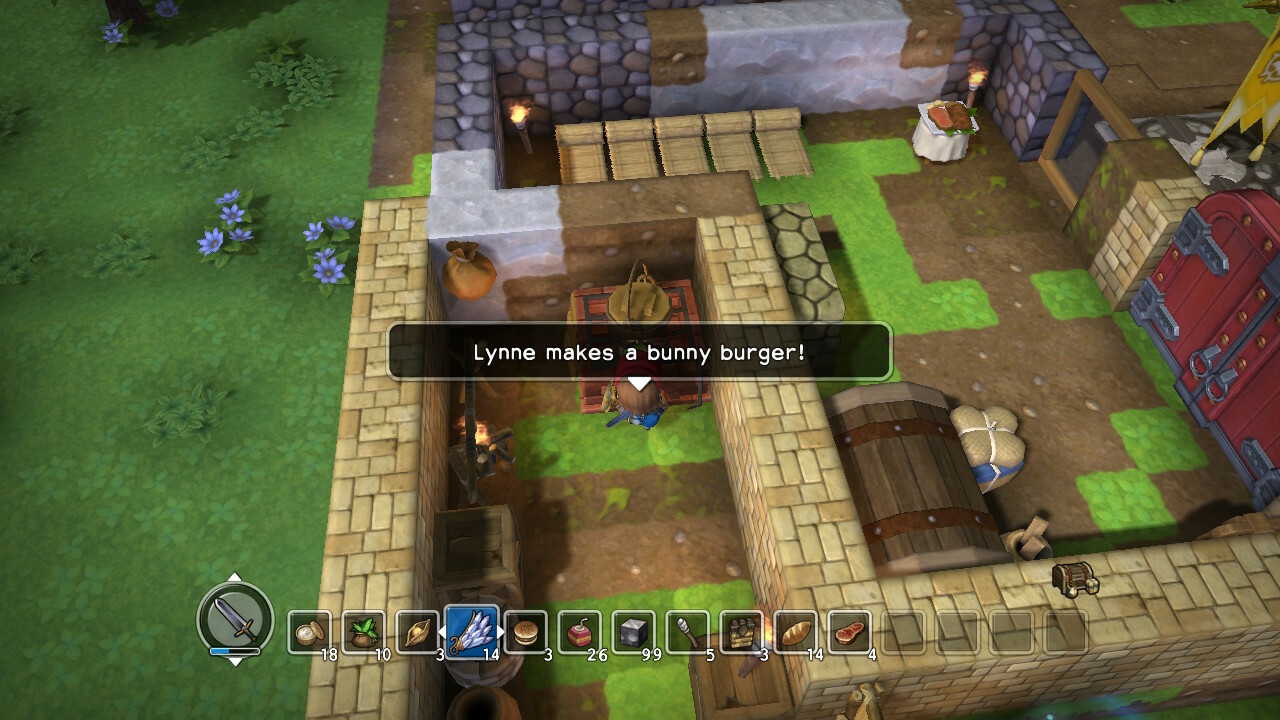Image resolution: width=1280 pixels, height=720 pixels.
Task: Pick the torch slot in hotbar
Action: (687, 632)
